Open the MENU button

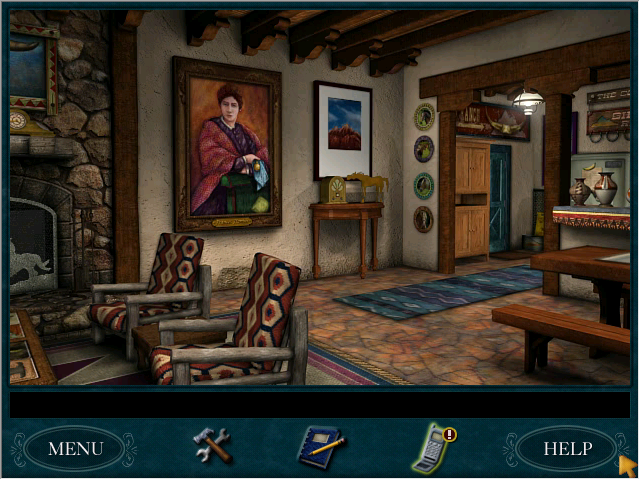coord(75,448)
